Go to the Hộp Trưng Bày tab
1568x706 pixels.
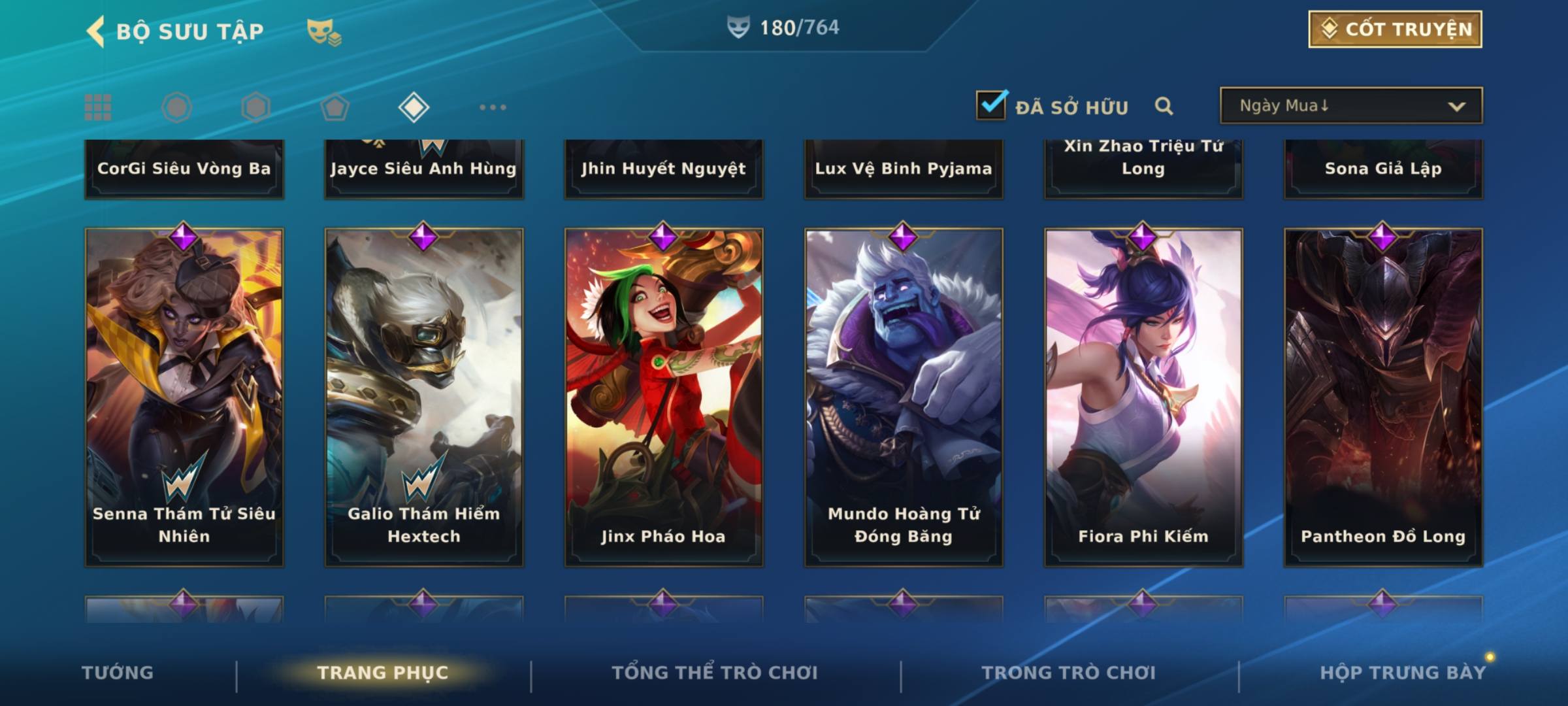pos(1403,673)
